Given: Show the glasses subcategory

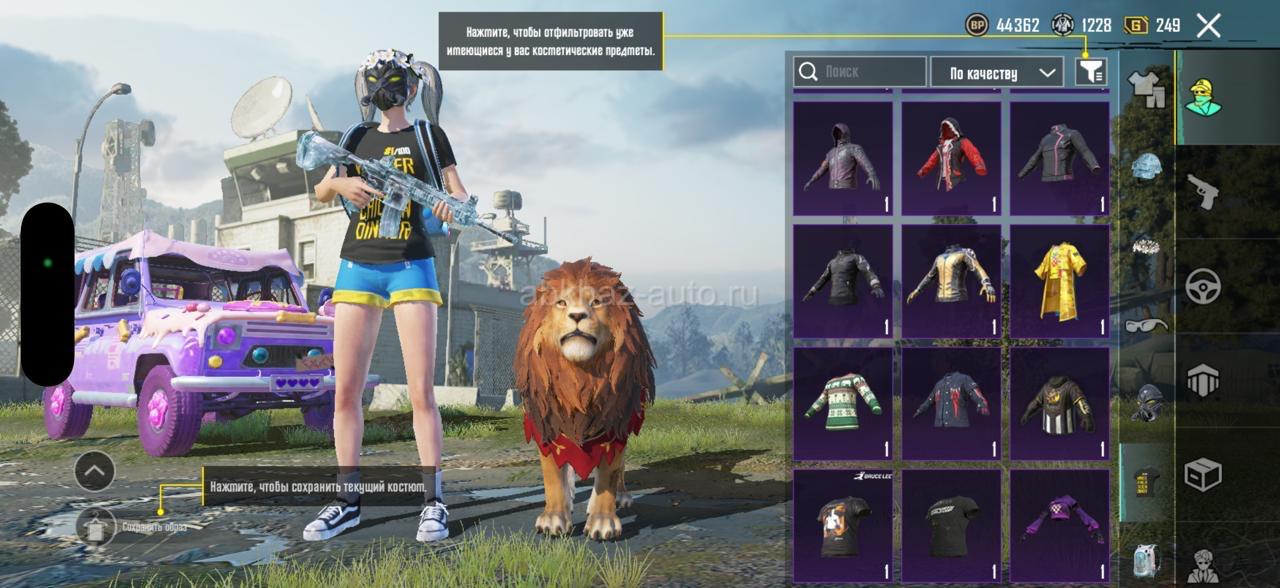Looking at the screenshot, I should 1147,324.
